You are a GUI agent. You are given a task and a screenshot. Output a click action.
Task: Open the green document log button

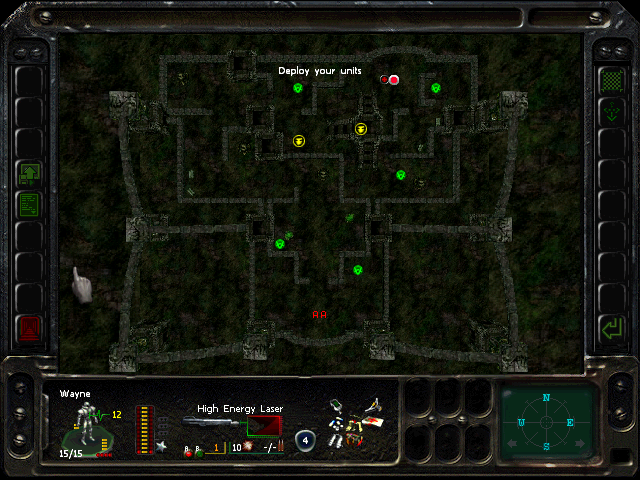pyautogui.click(x=29, y=206)
